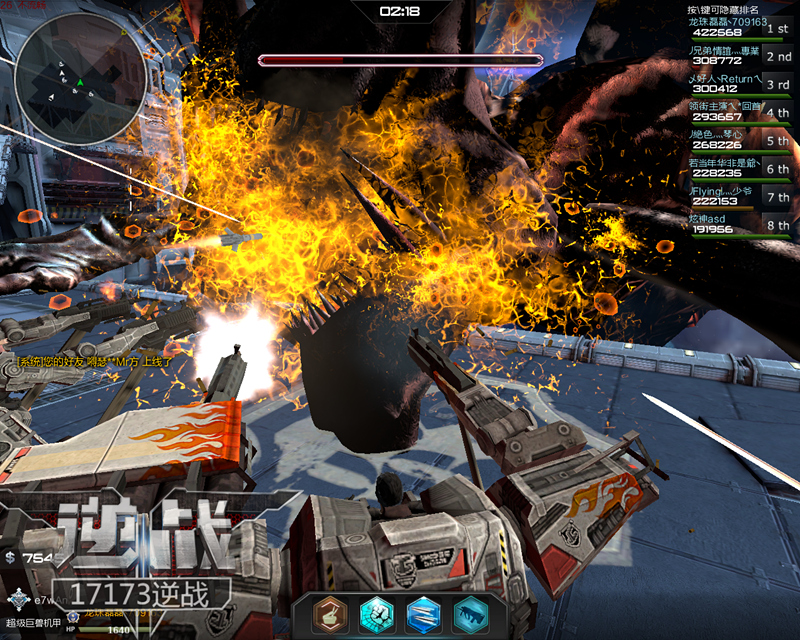Select the 4 th ranking row

click(740, 111)
